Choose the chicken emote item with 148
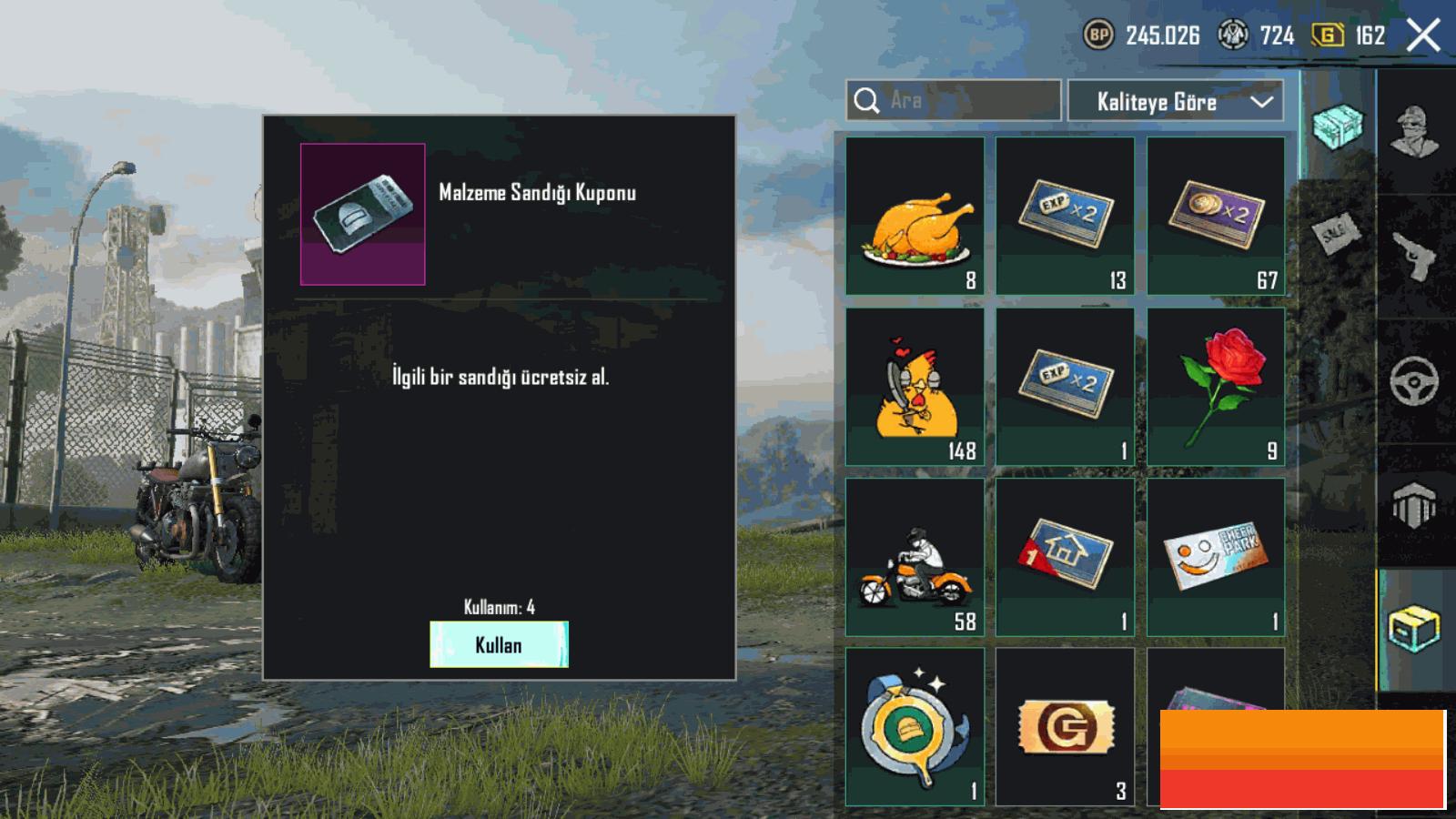1456x819 pixels. click(915, 387)
